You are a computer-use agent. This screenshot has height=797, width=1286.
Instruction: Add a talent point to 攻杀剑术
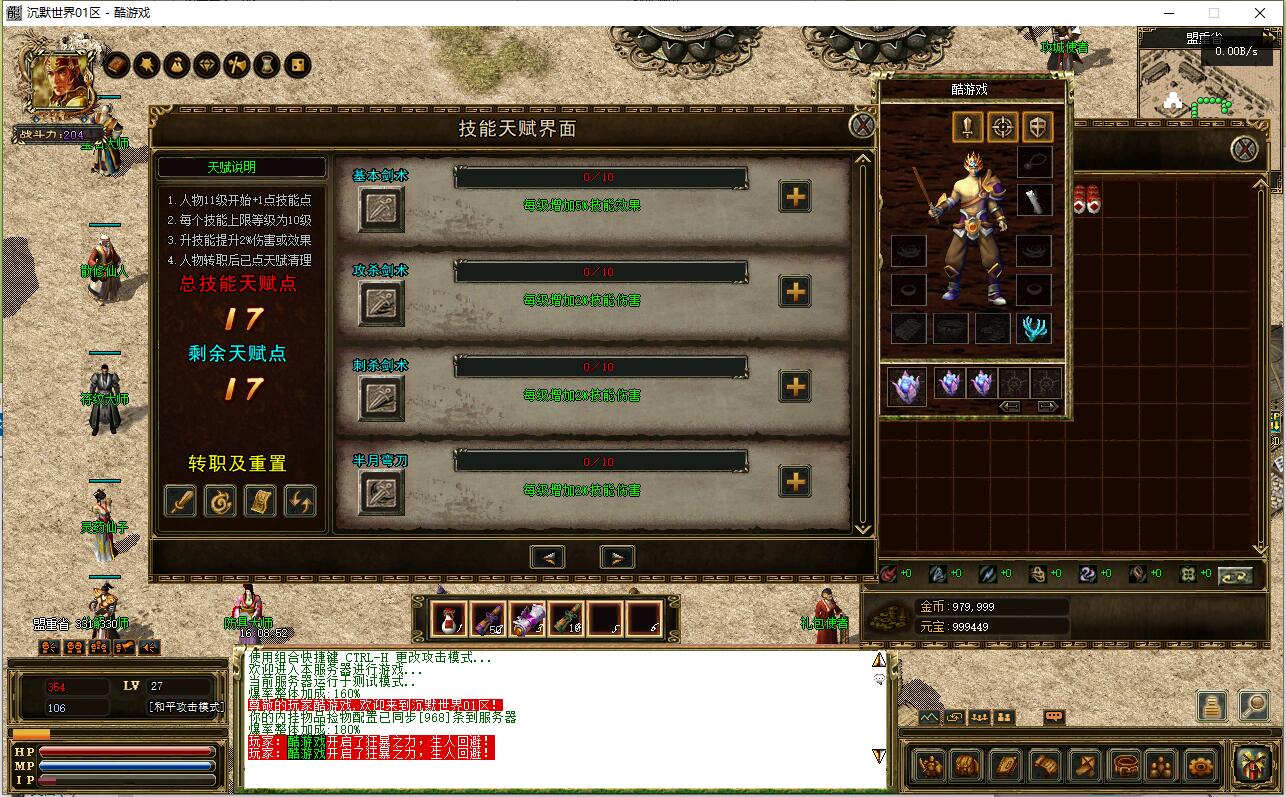coord(795,292)
